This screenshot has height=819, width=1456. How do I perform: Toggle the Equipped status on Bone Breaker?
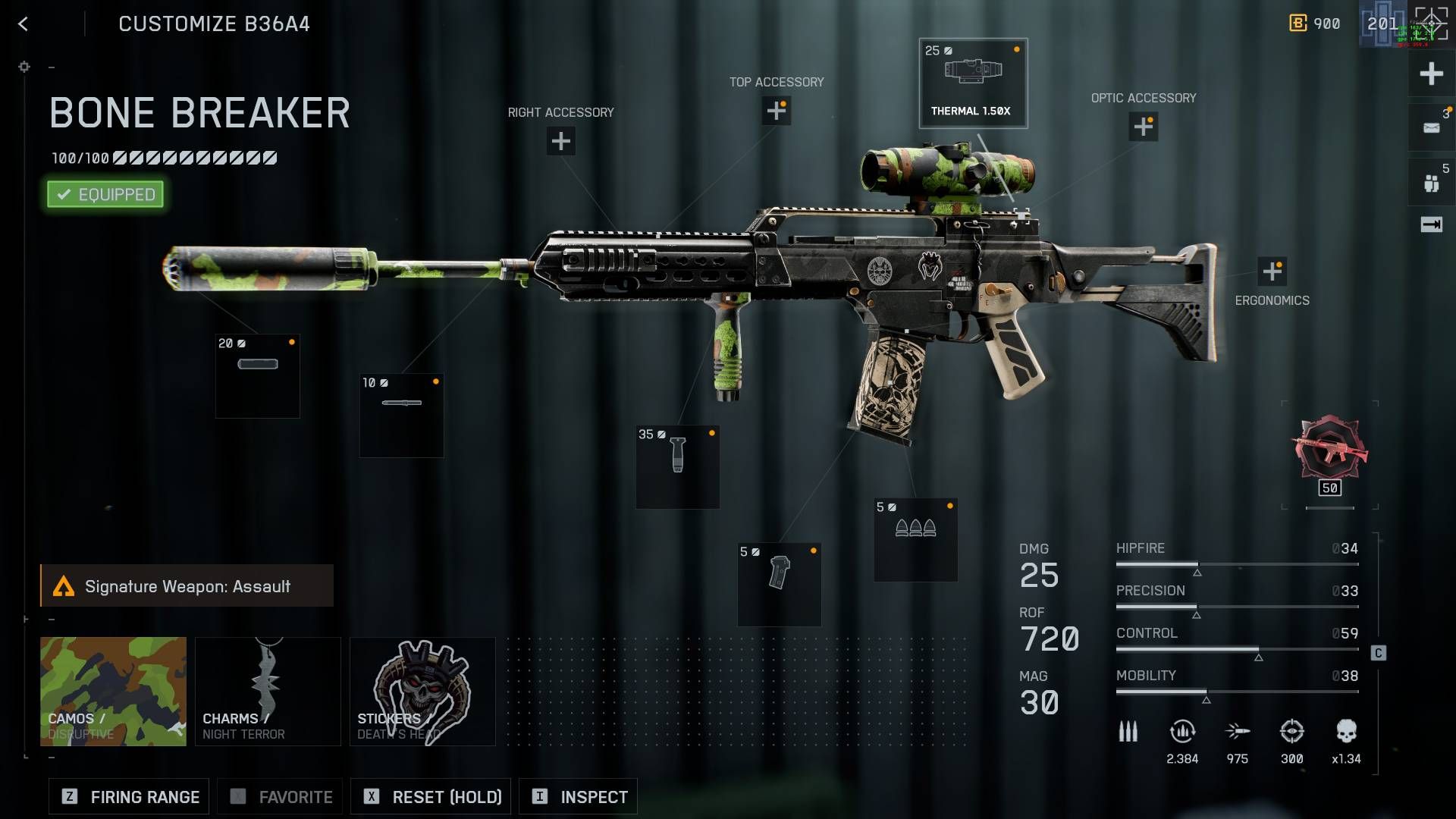(x=105, y=194)
